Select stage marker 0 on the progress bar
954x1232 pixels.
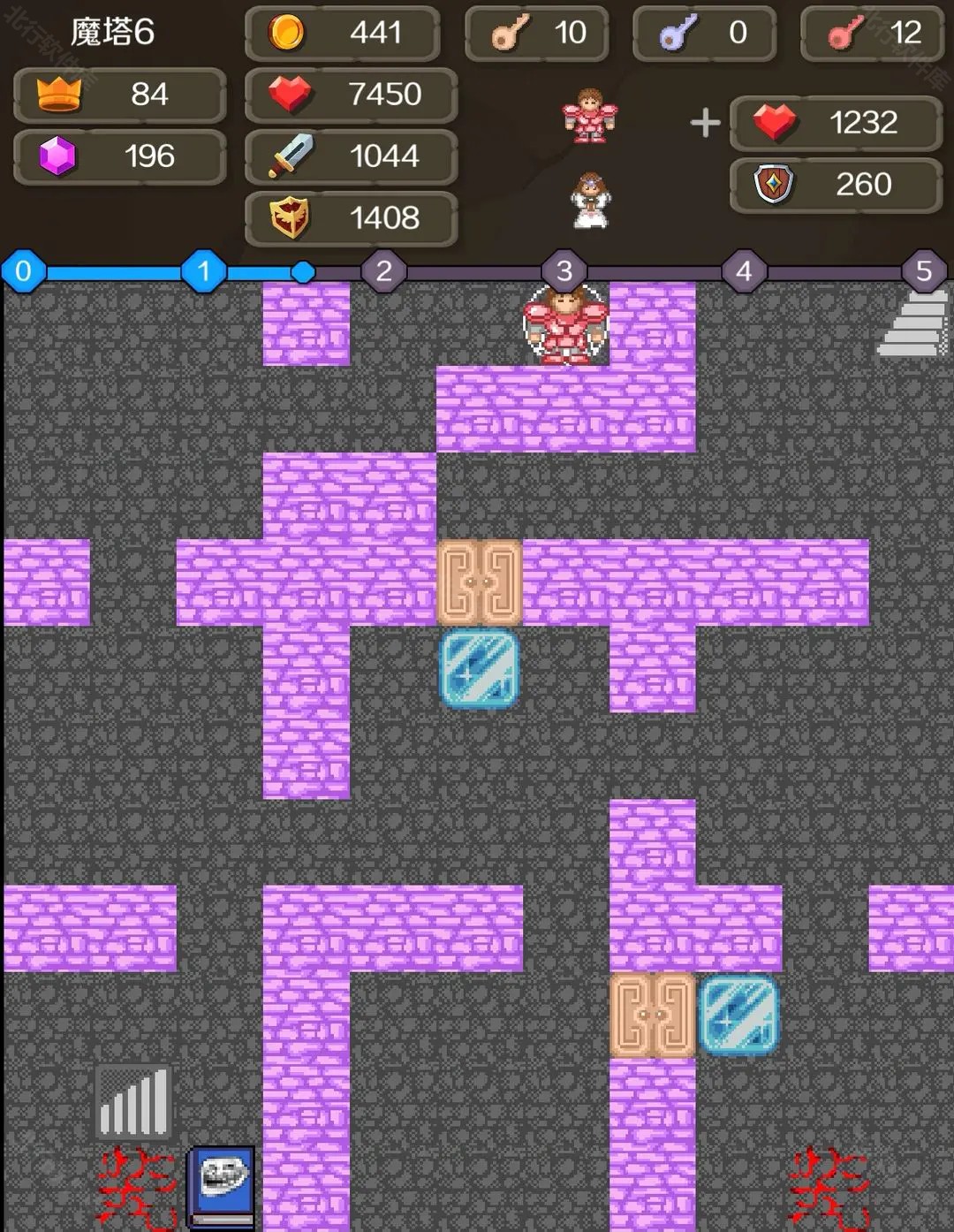click(24, 271)
